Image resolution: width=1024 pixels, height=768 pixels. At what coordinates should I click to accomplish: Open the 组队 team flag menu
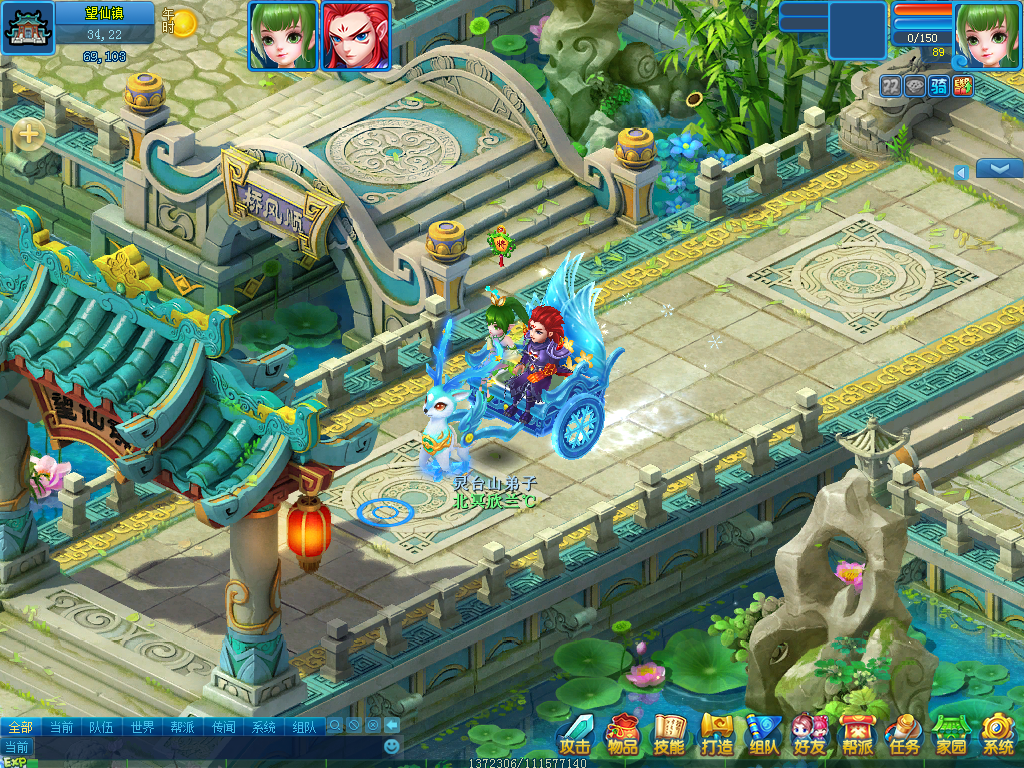click(764, 735)
